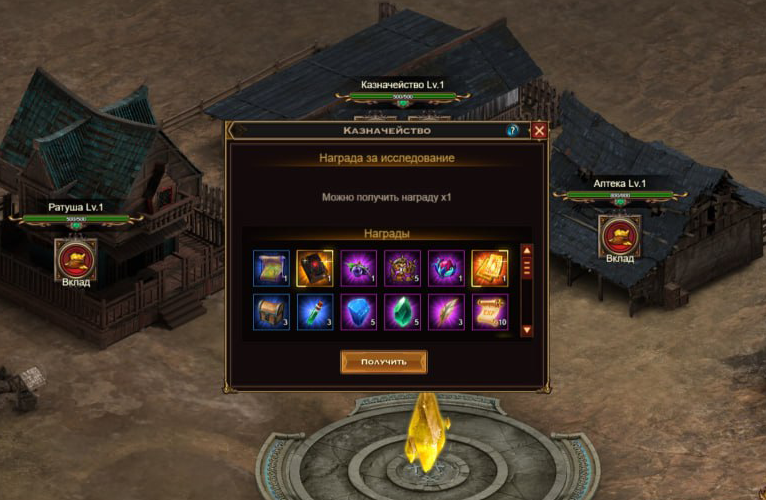Close the Казначейство window
The height and width of the screenshot is (500, 766).
pos(540,131)
